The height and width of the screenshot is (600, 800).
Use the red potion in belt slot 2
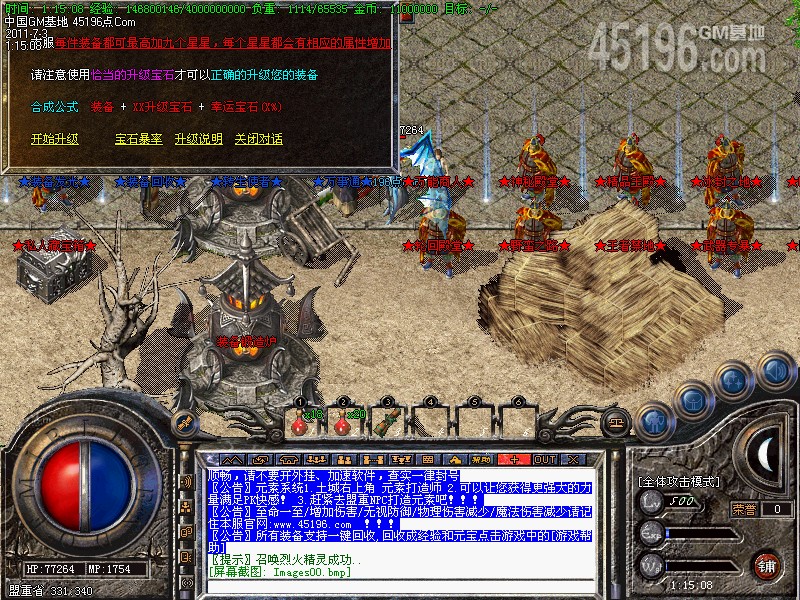[x=342, y=421]
